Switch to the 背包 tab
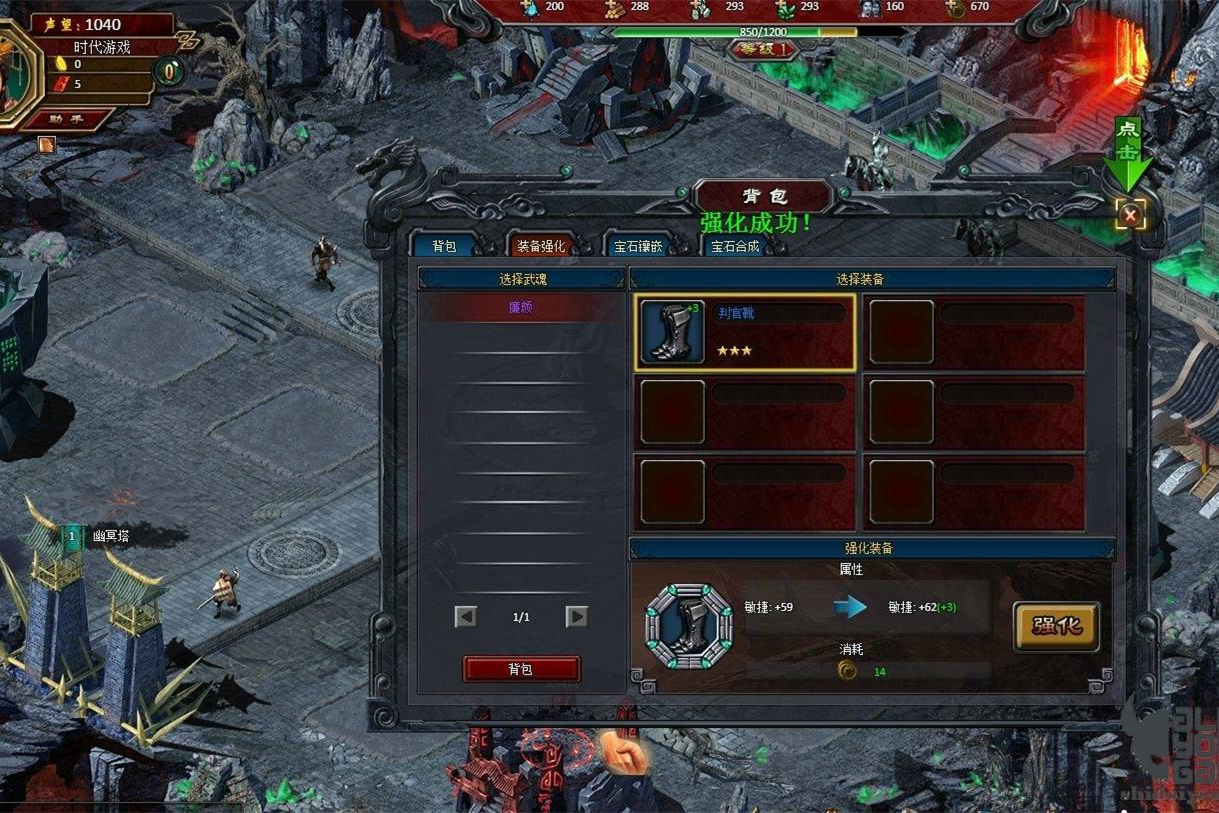1219x813 pixels. 444,246
